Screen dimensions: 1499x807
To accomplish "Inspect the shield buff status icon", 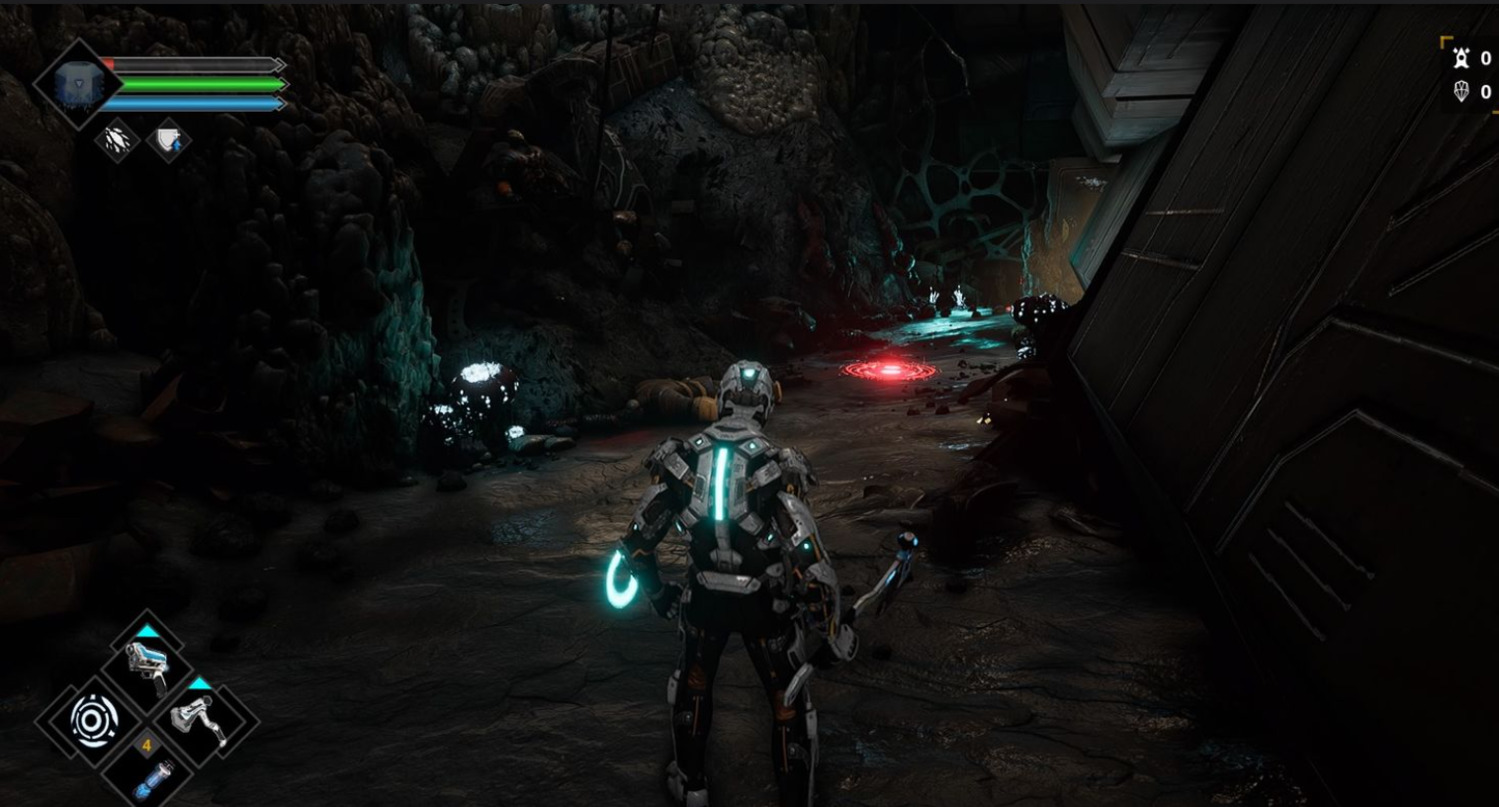I will tap(169, 141).
